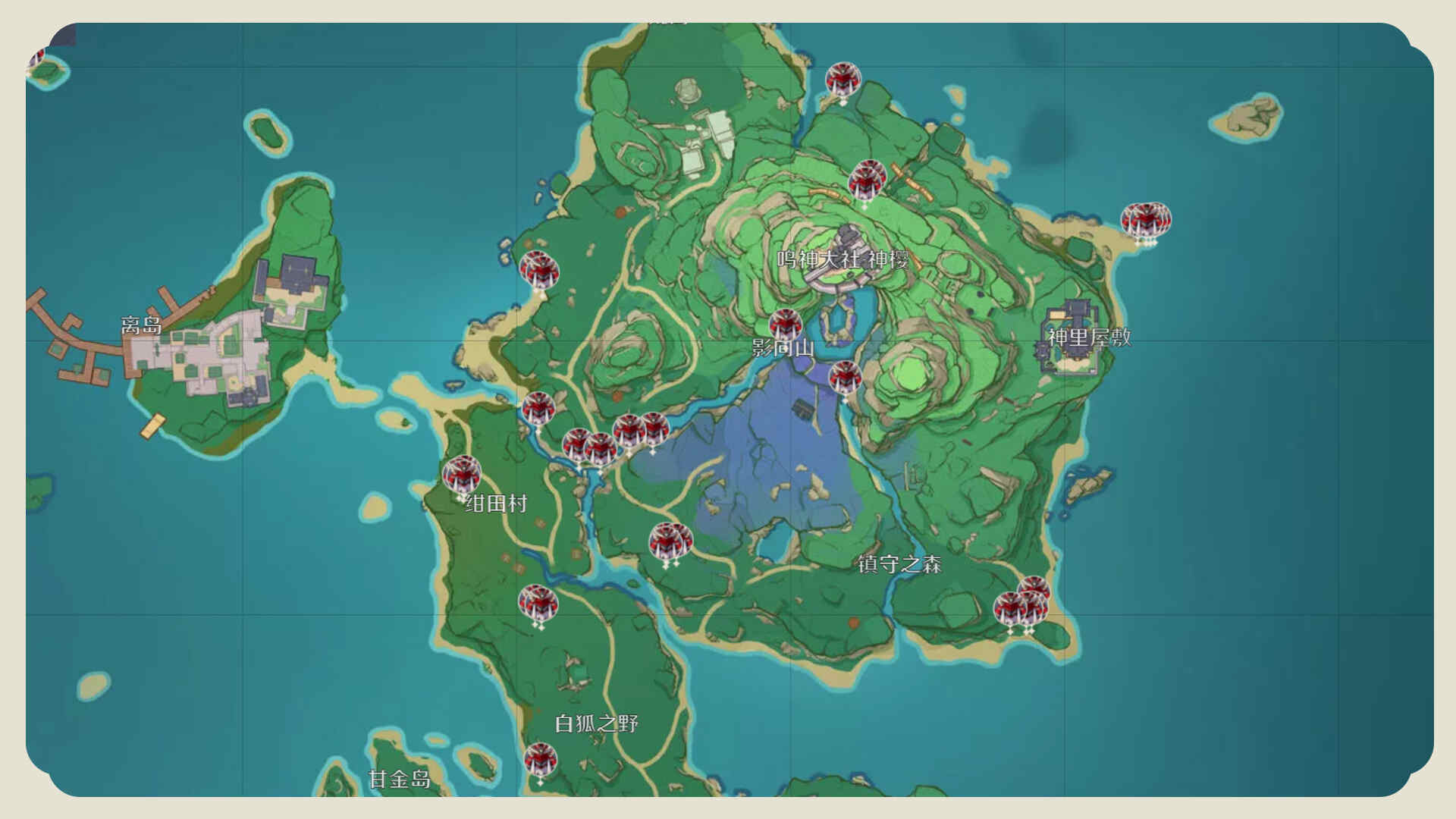The image size is (1456, 819).
Task: Choose the marker cluster on the beach north of 神里屋敷
Action: point(1146,221)
